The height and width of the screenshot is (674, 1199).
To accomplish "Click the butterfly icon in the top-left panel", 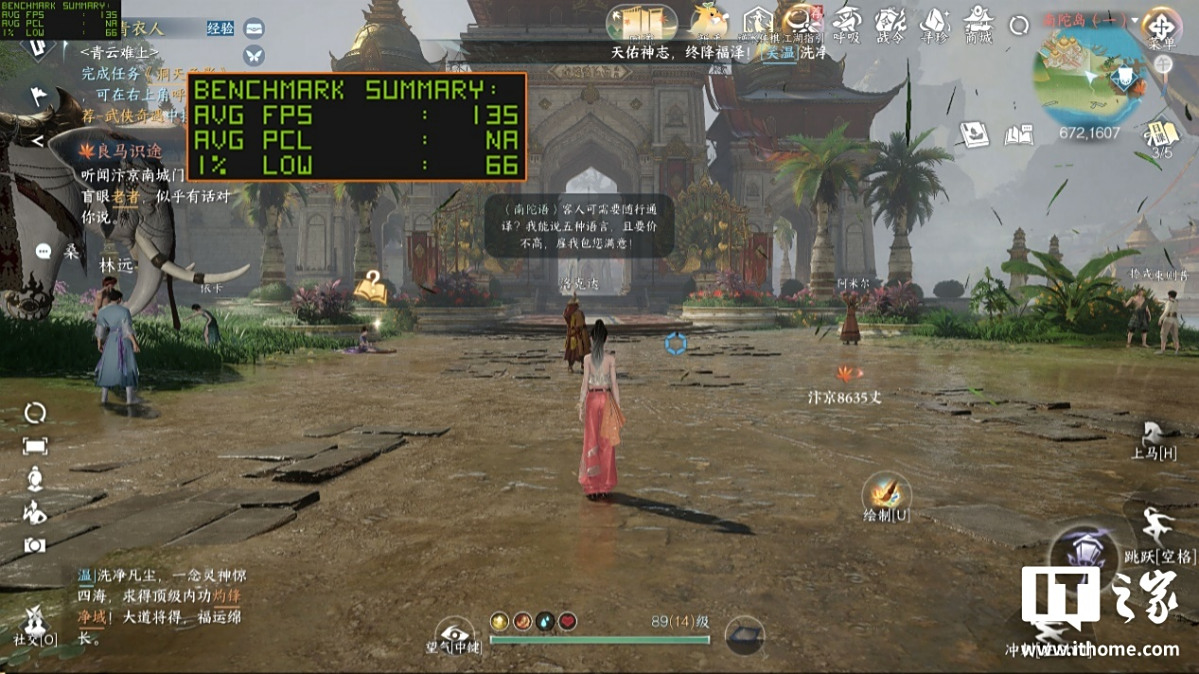I will [254, 55].
